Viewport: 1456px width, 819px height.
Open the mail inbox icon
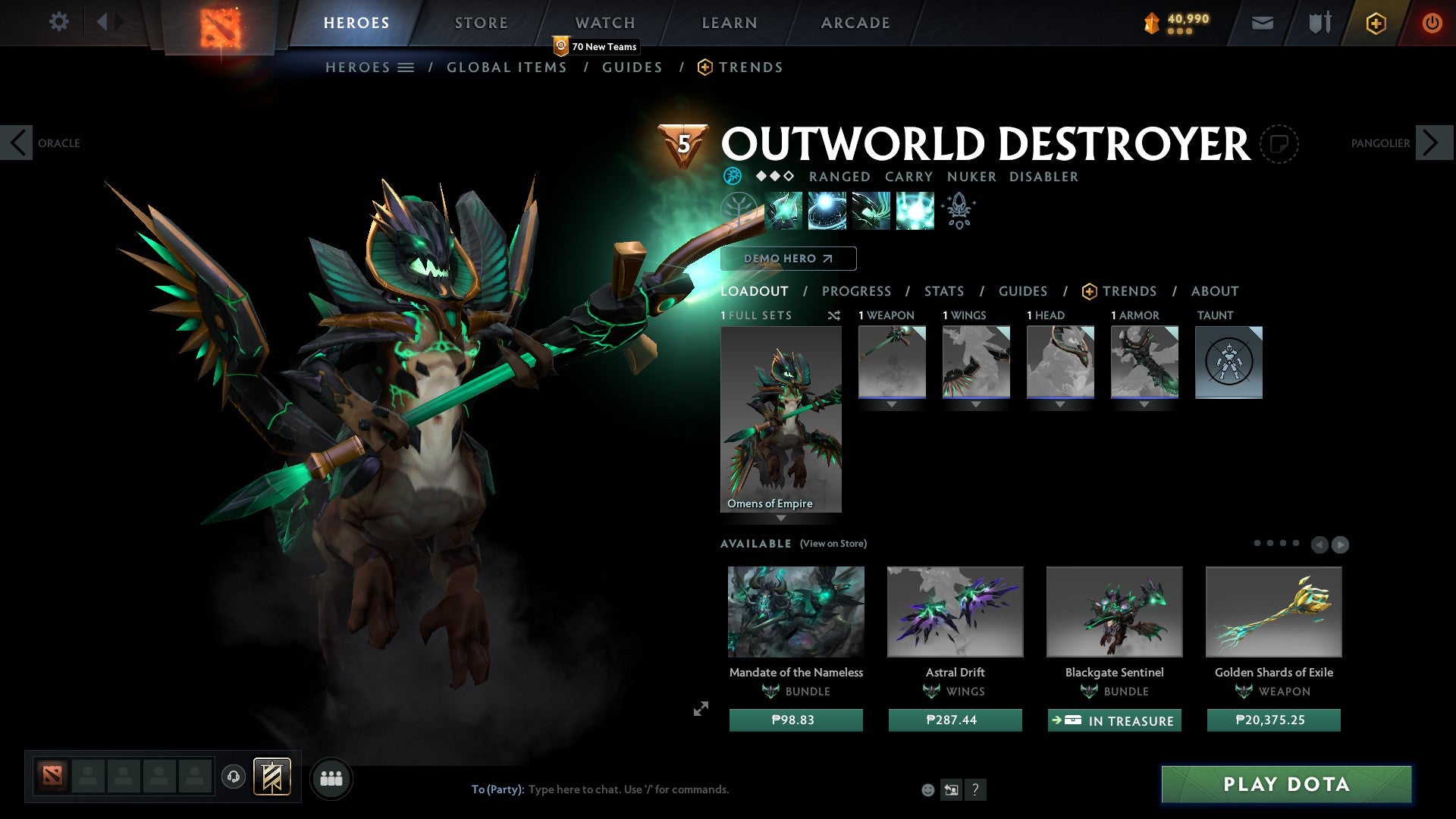pos(1261,23)
